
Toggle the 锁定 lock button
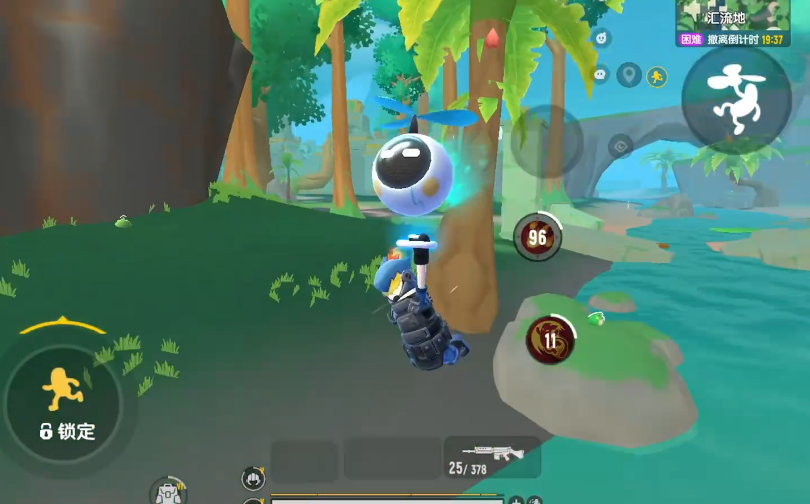64,403
